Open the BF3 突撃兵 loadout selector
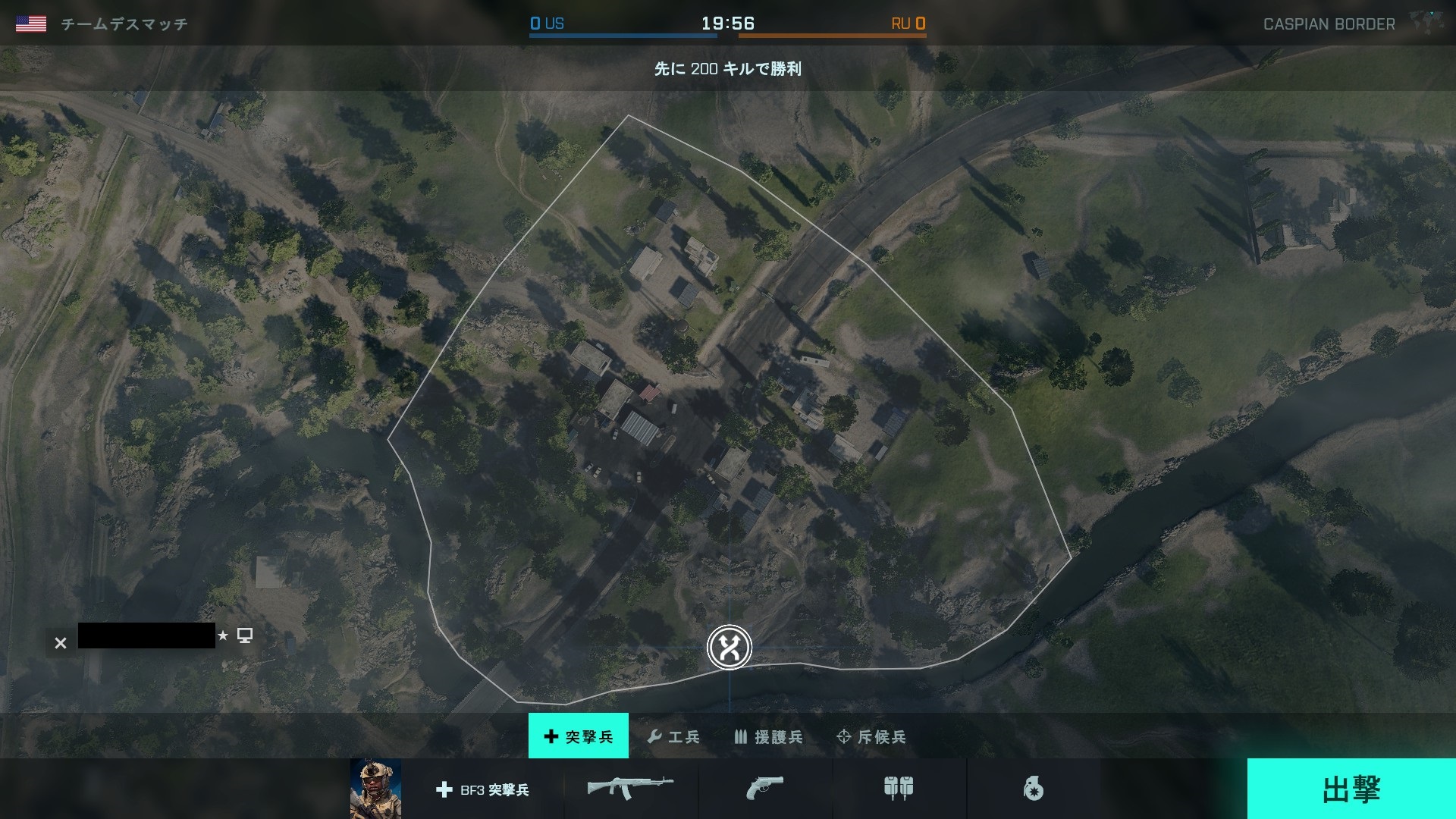The image size is (1456, 819). [483, 789]
